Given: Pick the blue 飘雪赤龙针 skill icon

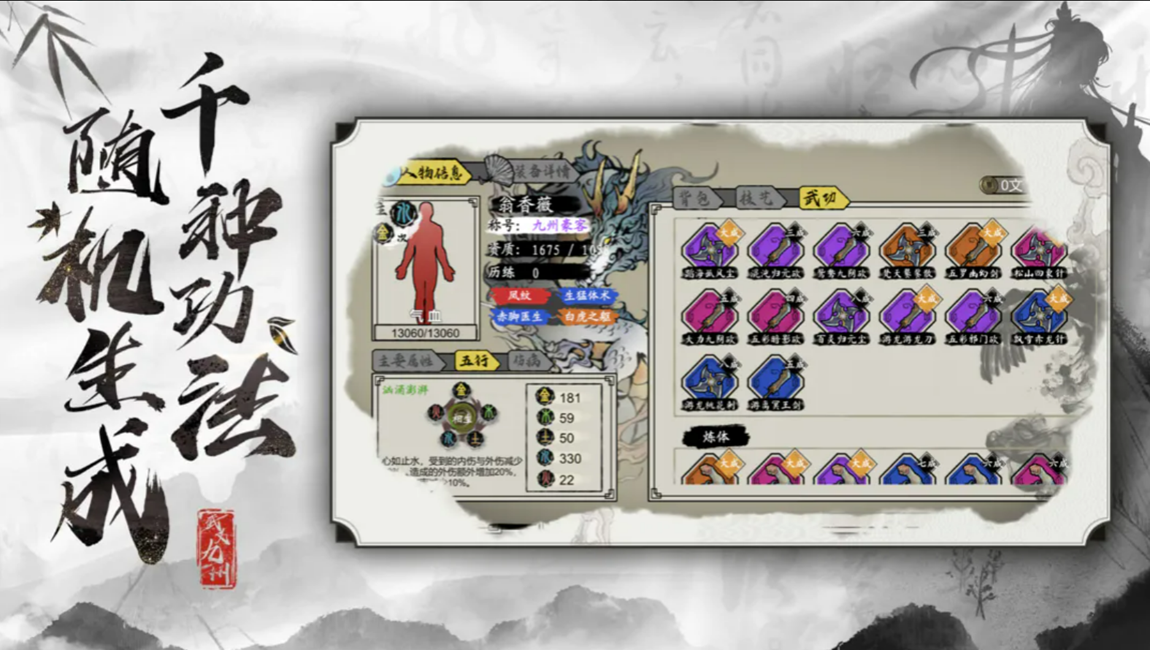Looking at the screenshot, I should click(x=1039, y=312).
